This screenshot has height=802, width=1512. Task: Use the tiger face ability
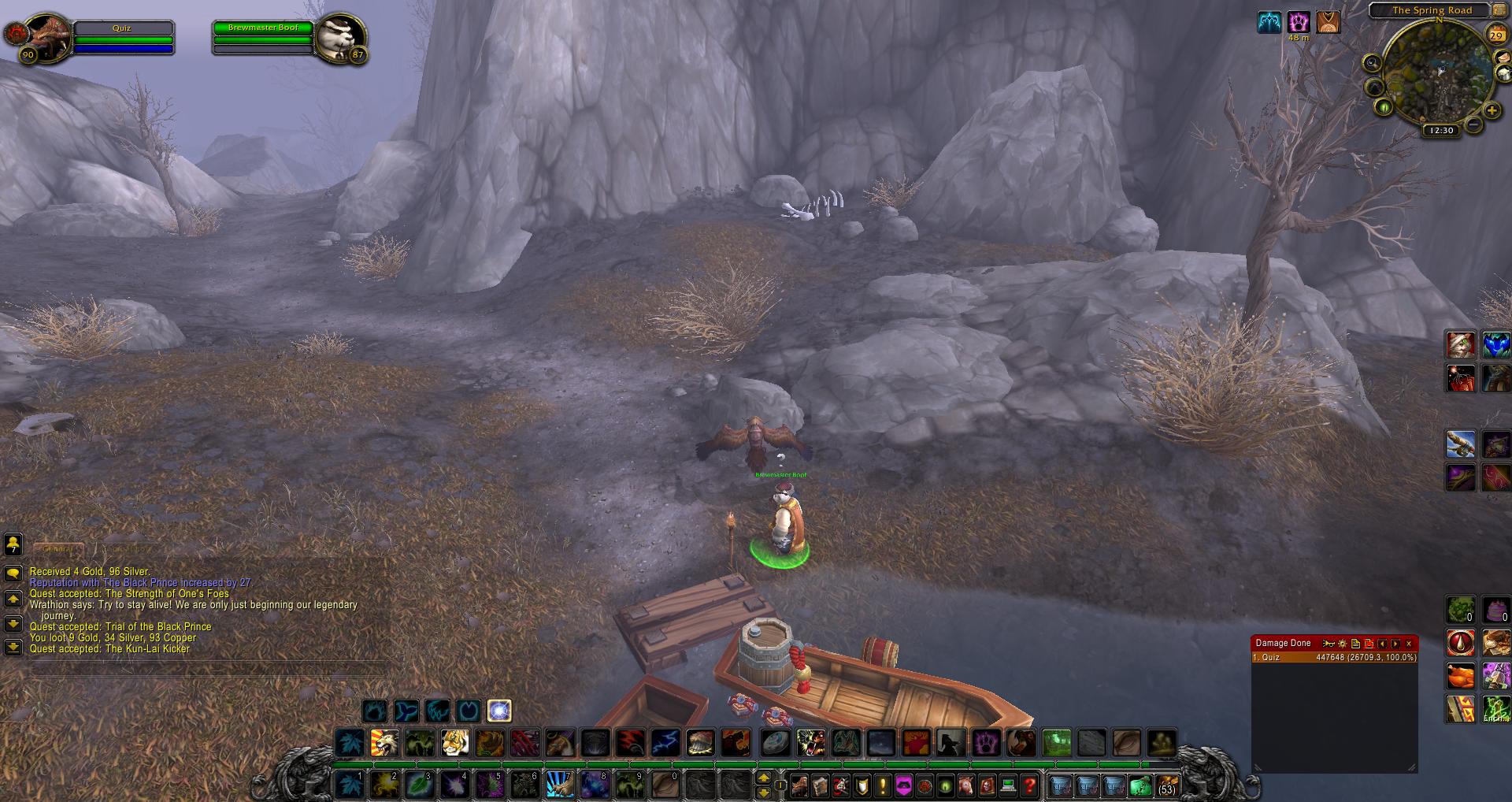(455, 742)
